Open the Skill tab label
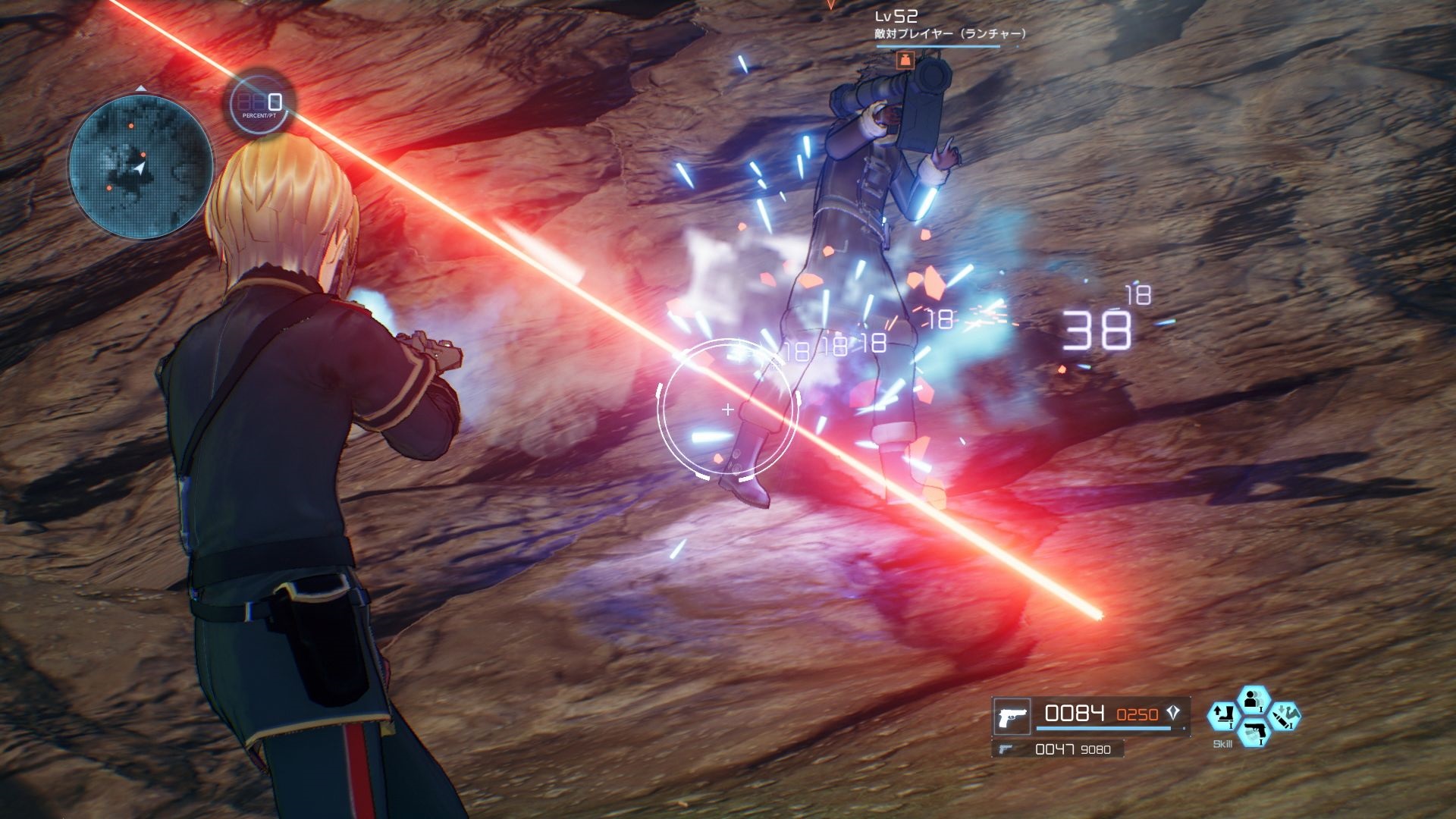This screenshot has width=1456, height=819. coord(1223,743)
